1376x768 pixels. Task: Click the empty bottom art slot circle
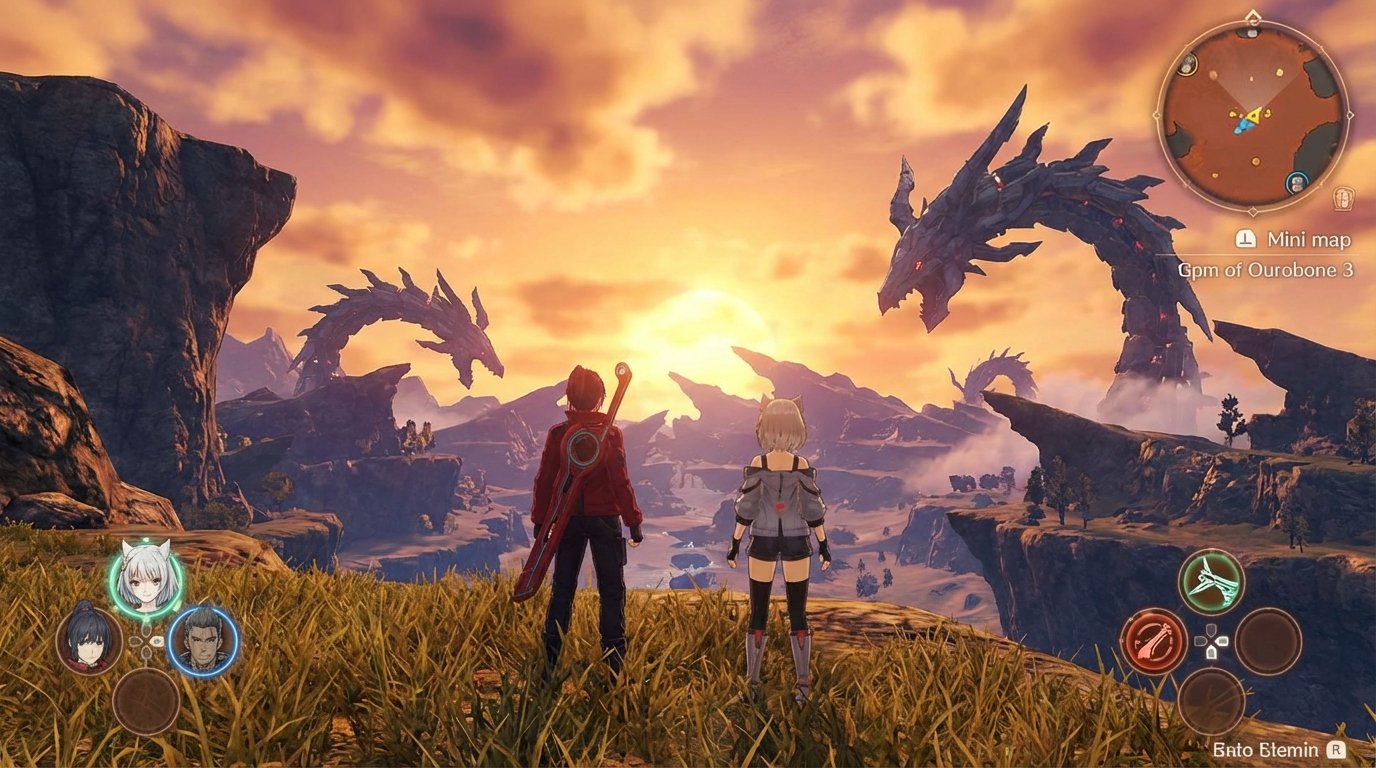click(1211, 703)
